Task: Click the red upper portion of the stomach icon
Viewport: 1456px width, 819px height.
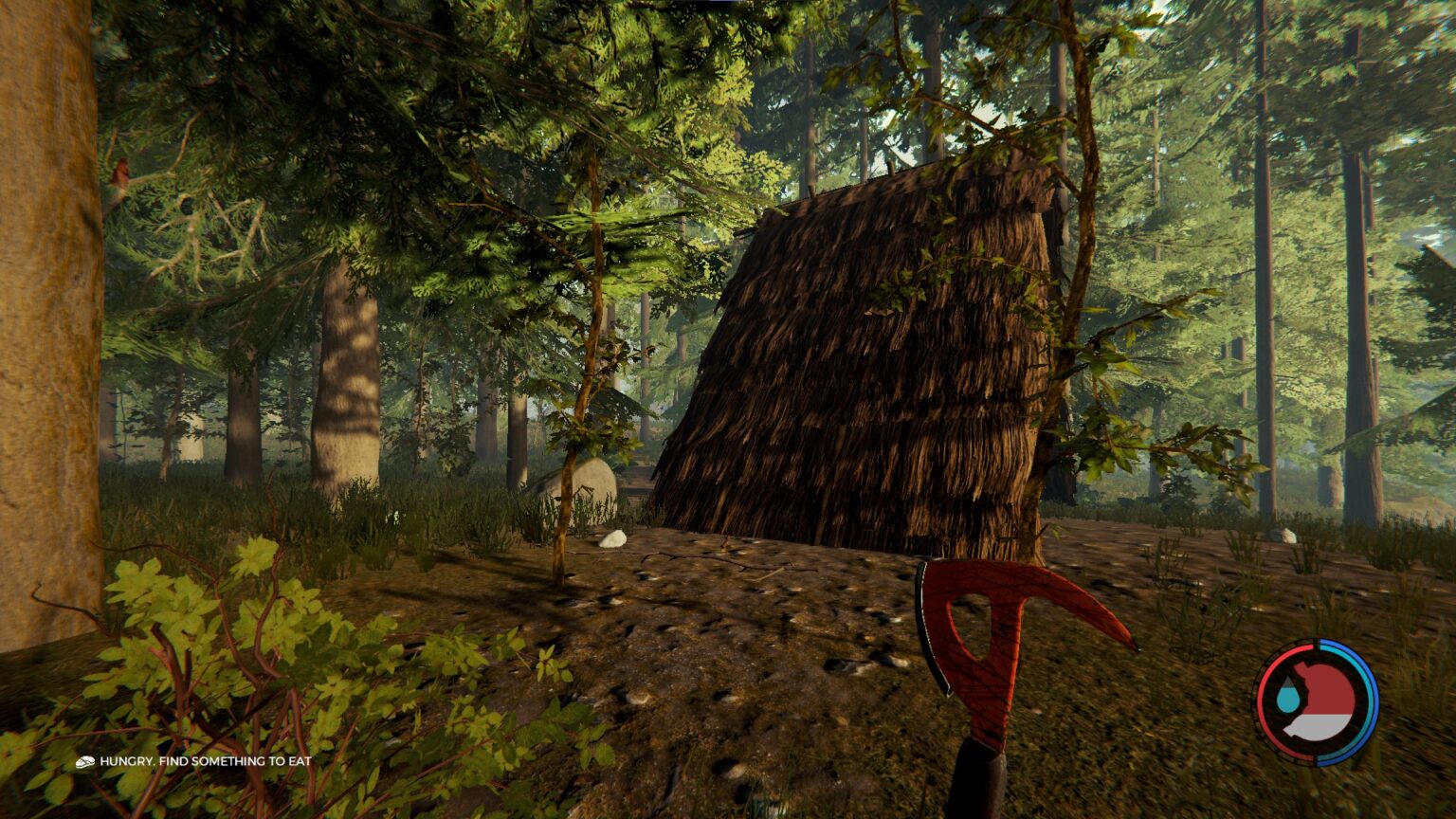Action: (x=1327, y=687)
